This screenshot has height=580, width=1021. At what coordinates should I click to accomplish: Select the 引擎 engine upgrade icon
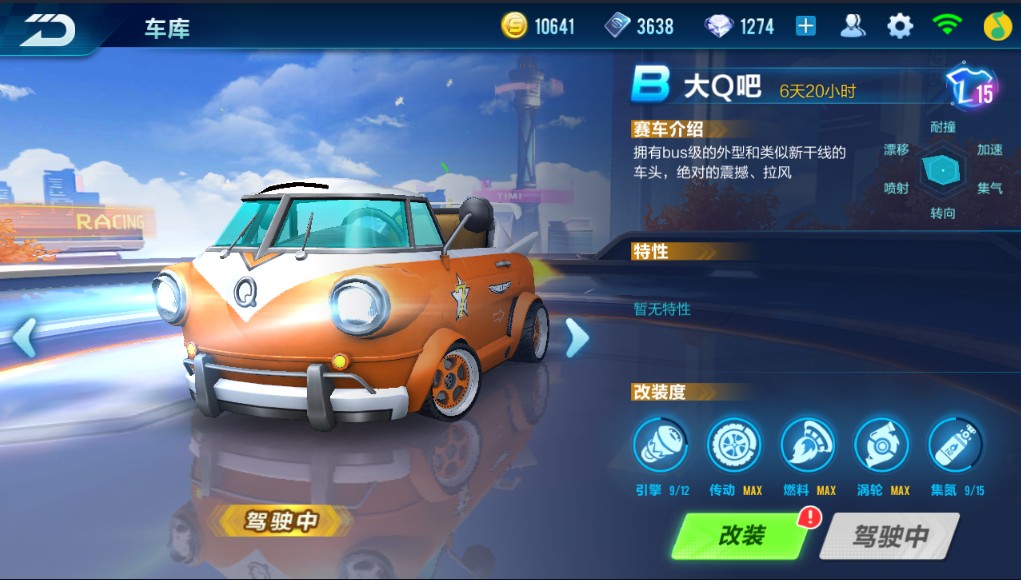click(660, 445)
